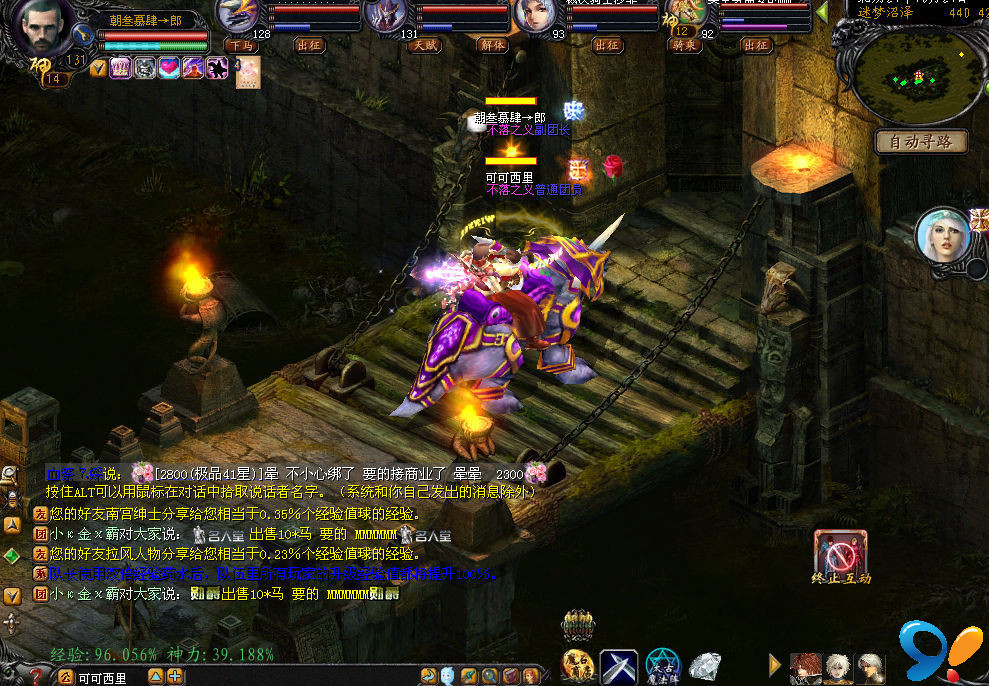Viewport: 989px width, 686px height.
Task: Select the pink heart buff icon
Action: click(168, 68)
